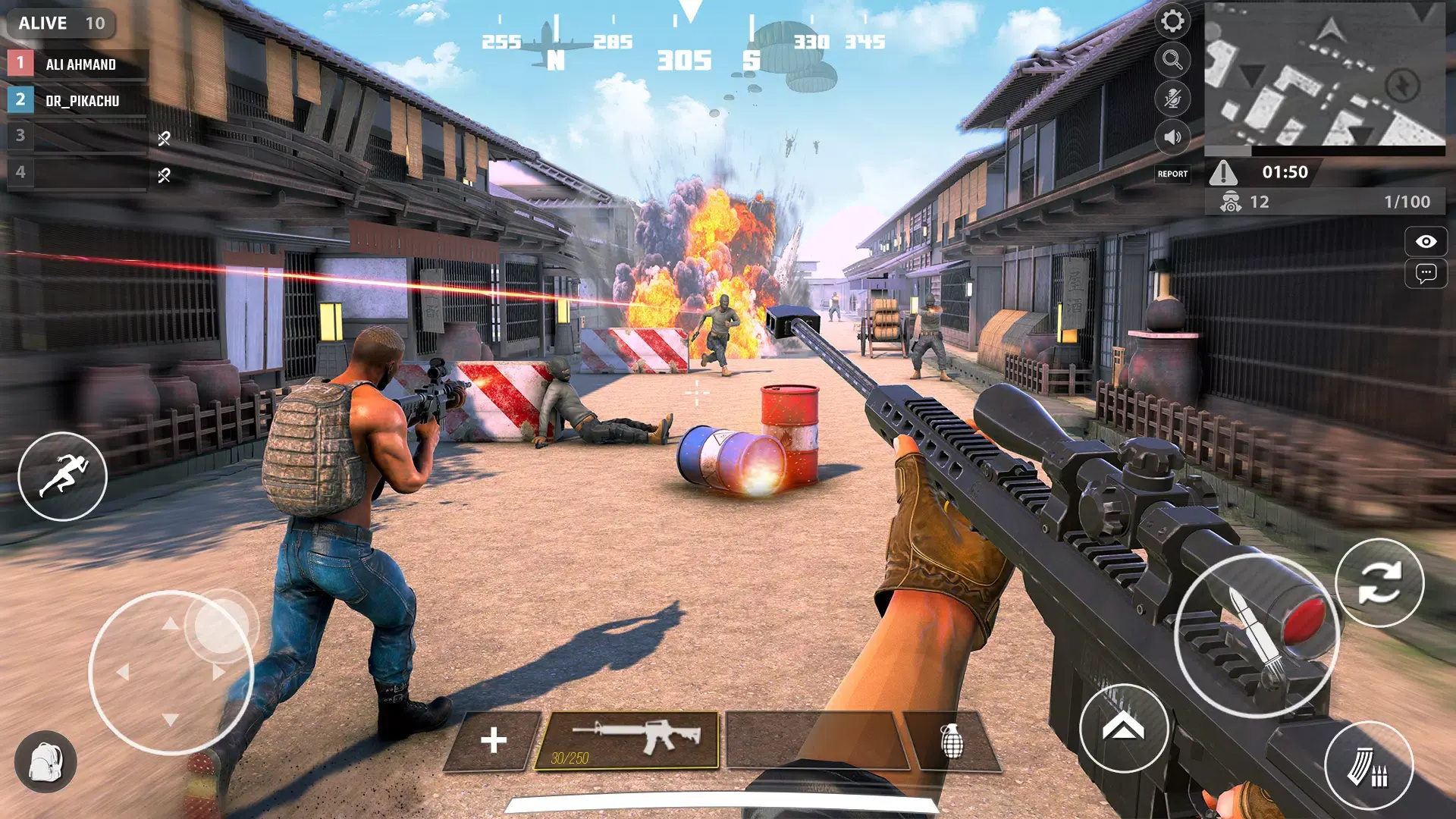Open the backpack inventory
Image resolution: width=1456 pixels, height=819 pixels.
[x=45, y=761]
